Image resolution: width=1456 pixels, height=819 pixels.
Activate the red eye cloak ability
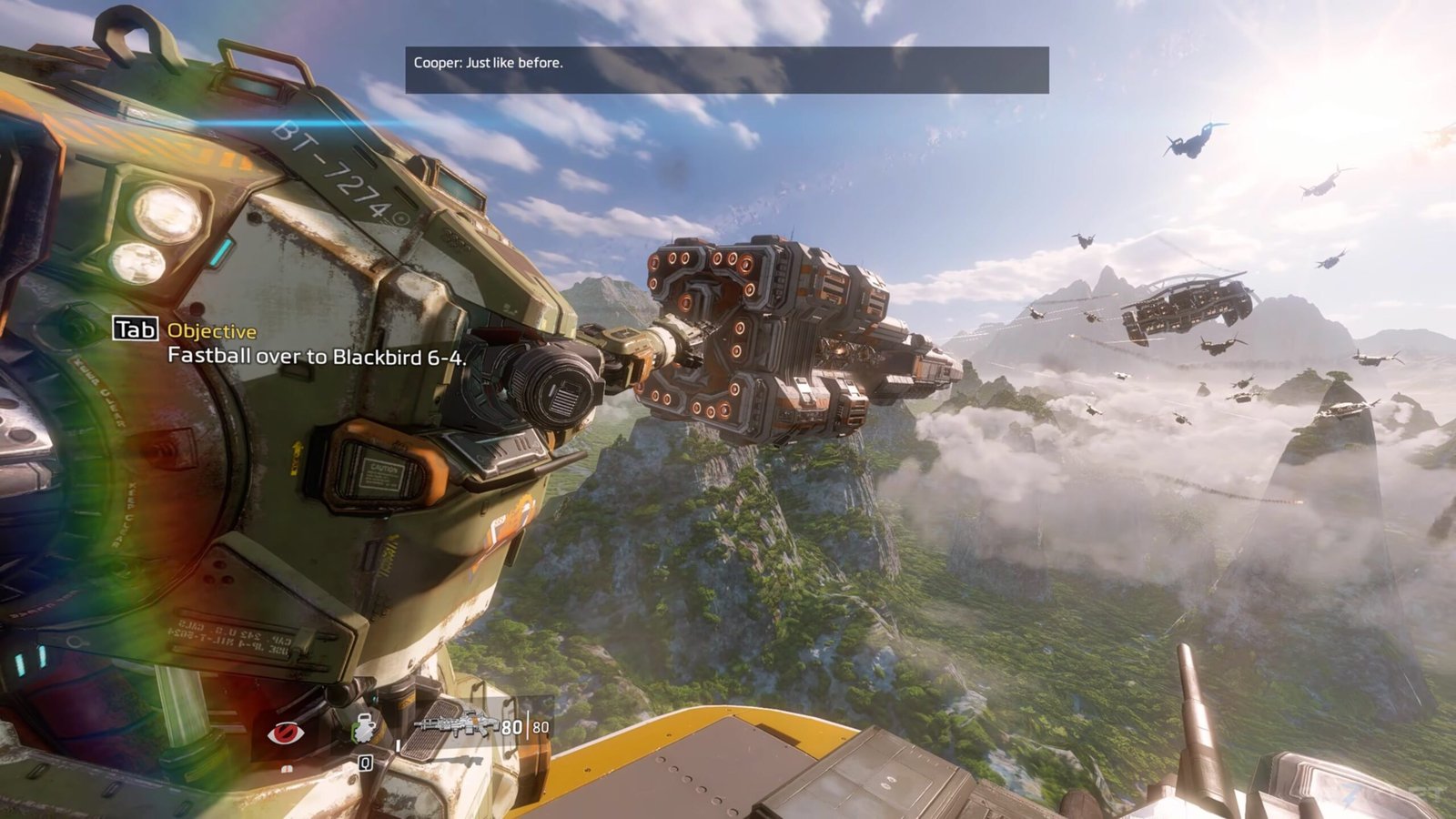285,733
